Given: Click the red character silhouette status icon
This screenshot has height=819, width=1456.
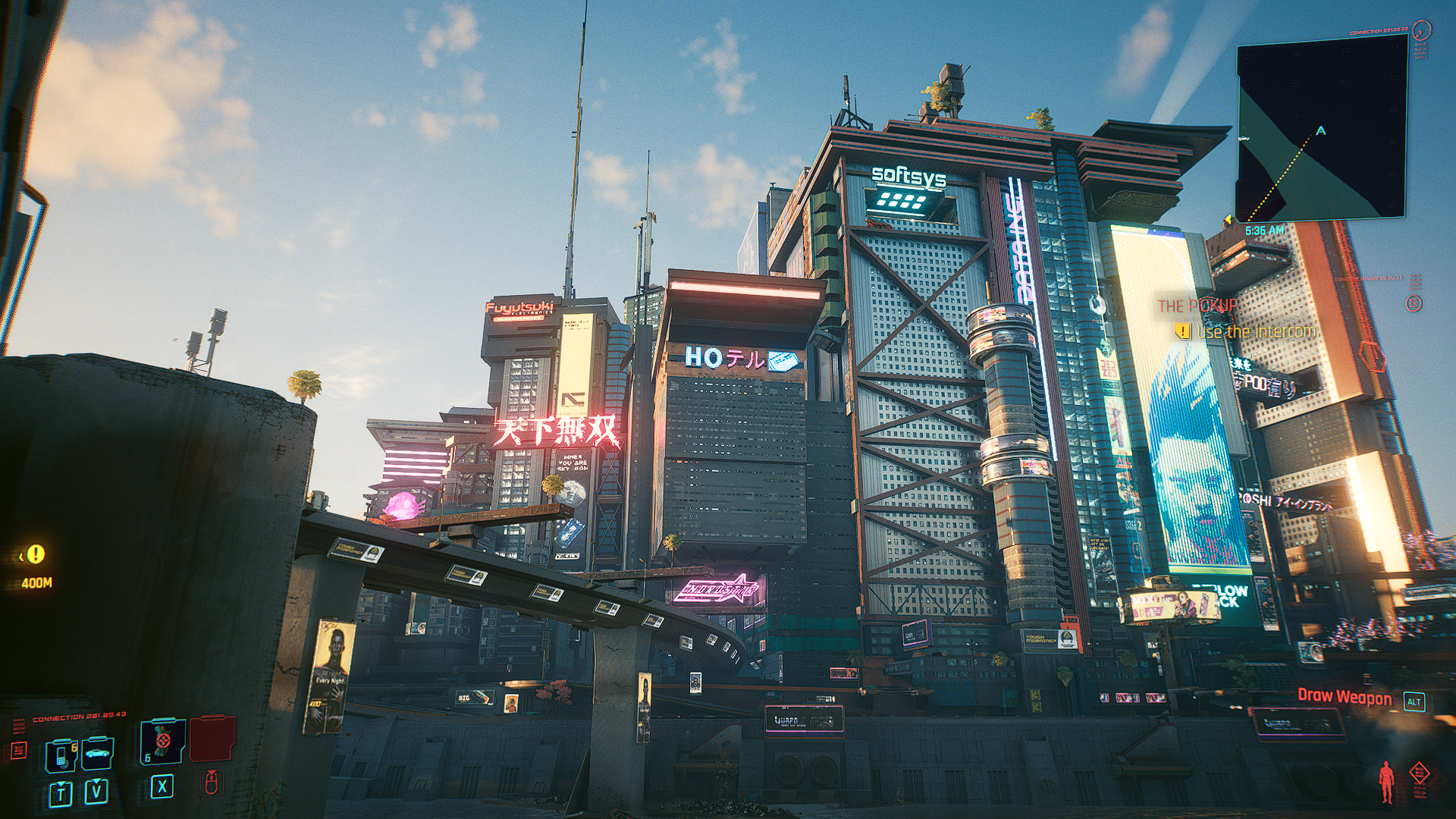Looking at the screenshot, I should coord(1386,781).
